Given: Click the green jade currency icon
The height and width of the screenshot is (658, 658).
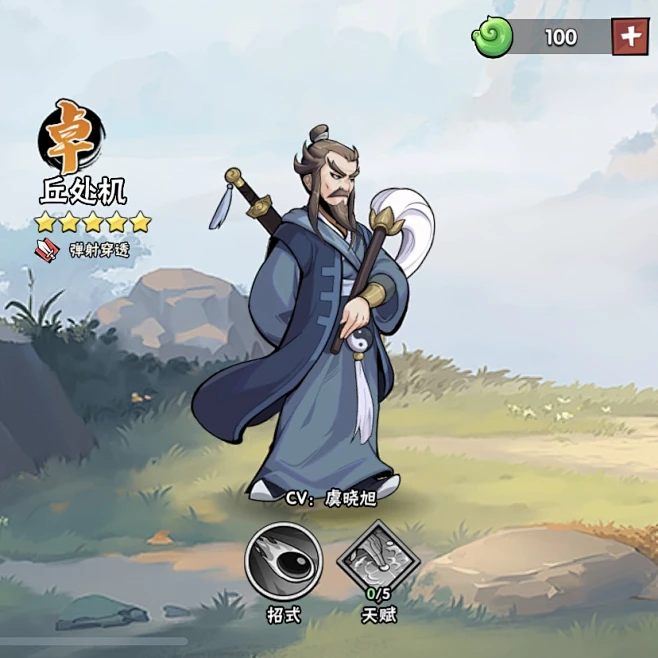Looking at the screenshot, I should (x=492, y=37).
